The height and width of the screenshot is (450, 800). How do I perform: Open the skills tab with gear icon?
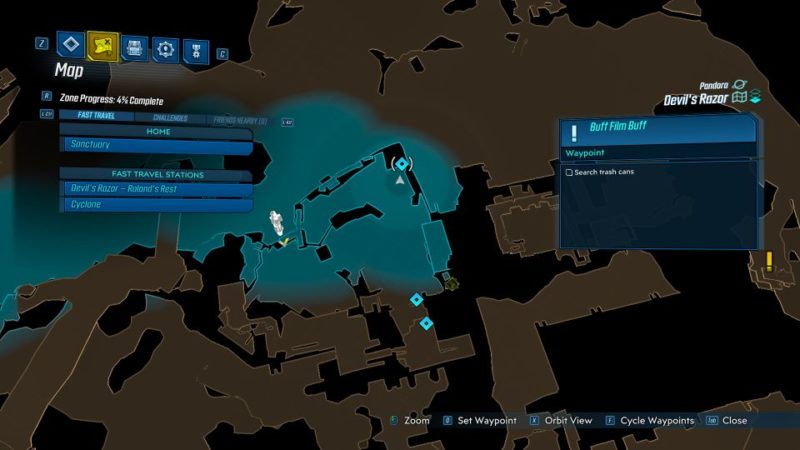click(165, 47)
